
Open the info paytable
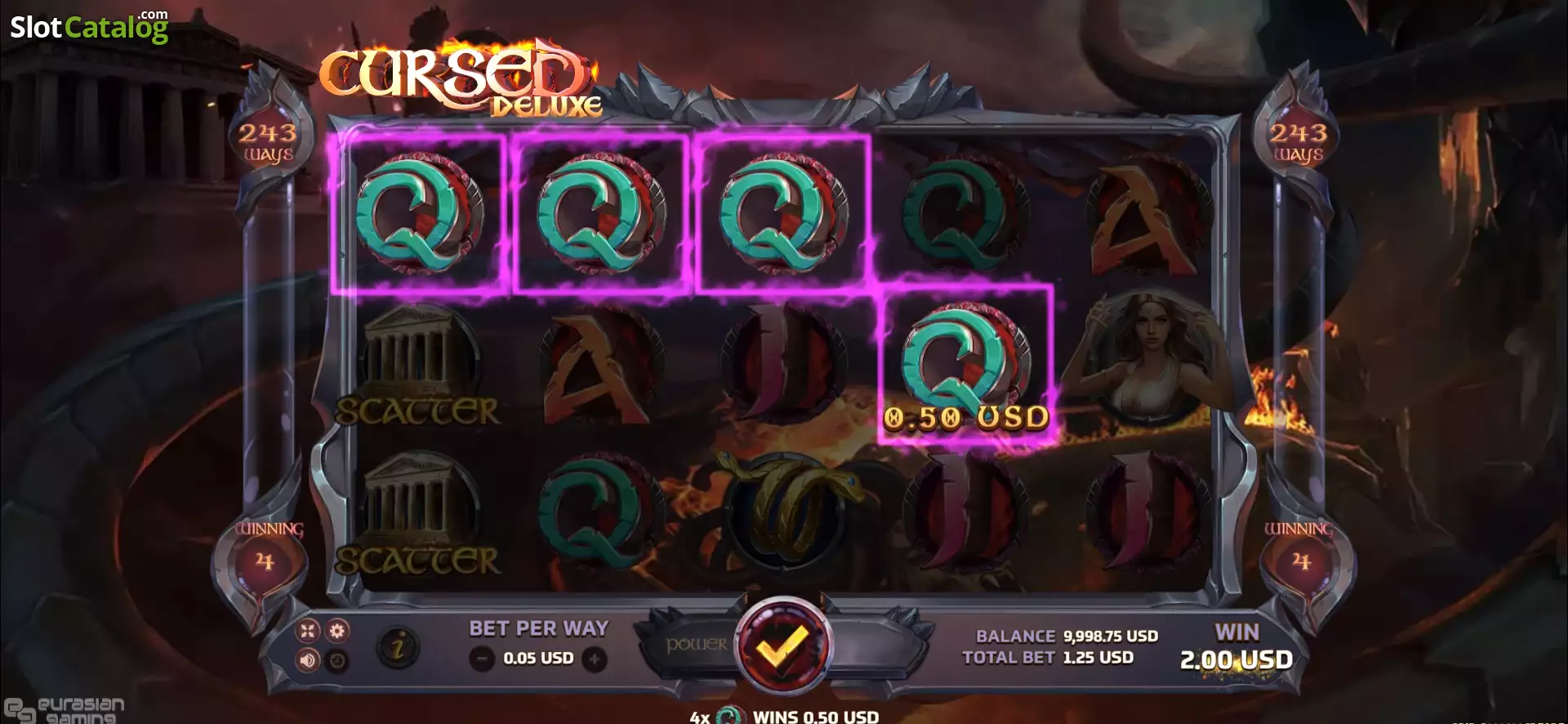[x=398, y=648]
